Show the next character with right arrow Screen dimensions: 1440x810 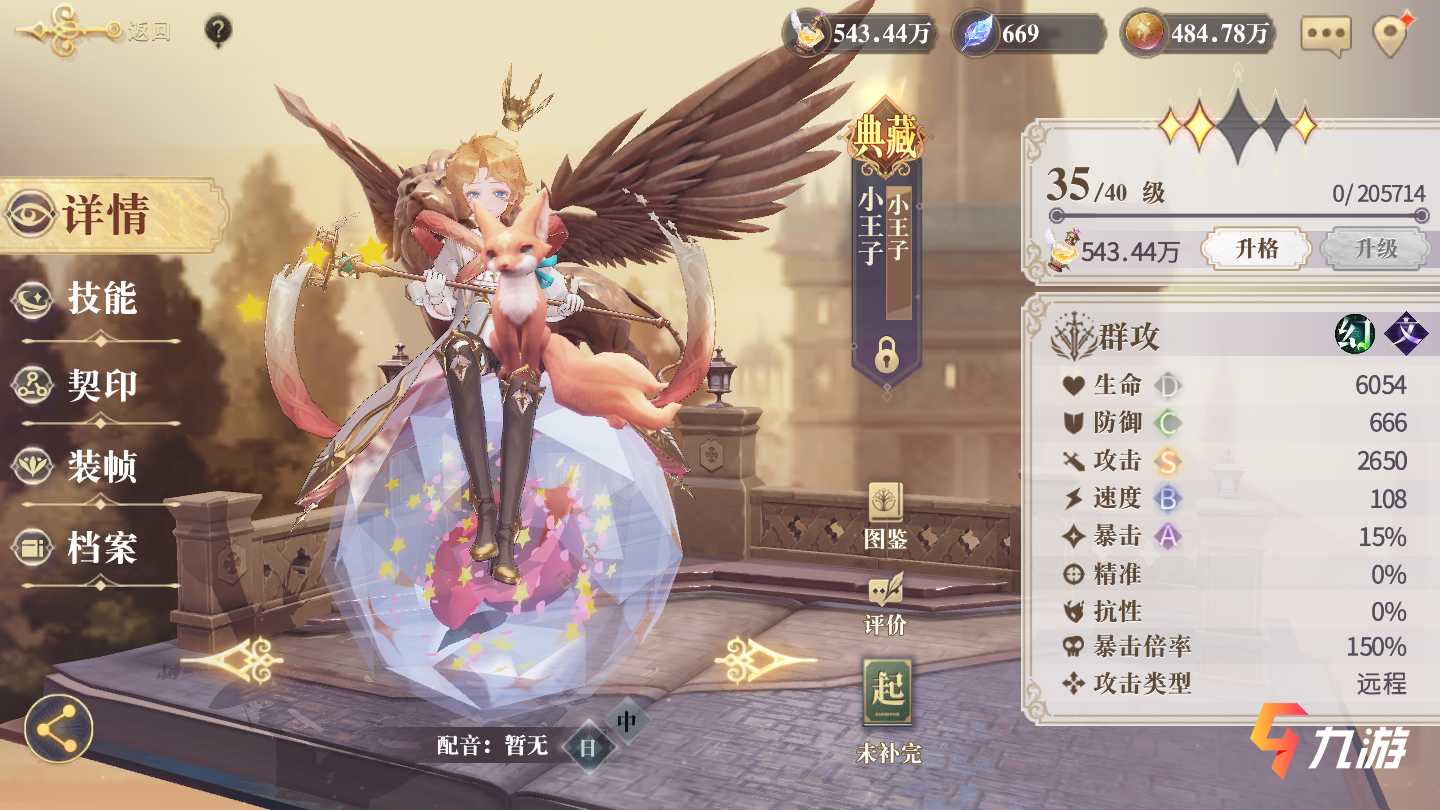coord(766,660)
